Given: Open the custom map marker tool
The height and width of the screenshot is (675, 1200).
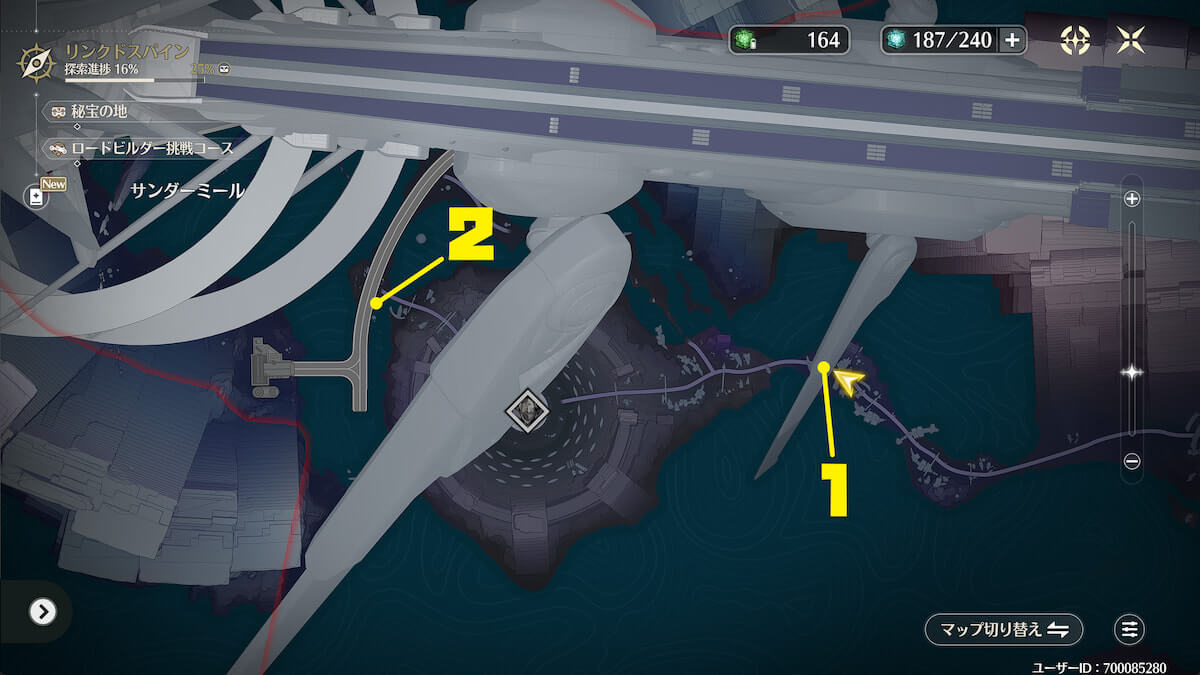Looking at the screenshot, I should coord(1075,40).
